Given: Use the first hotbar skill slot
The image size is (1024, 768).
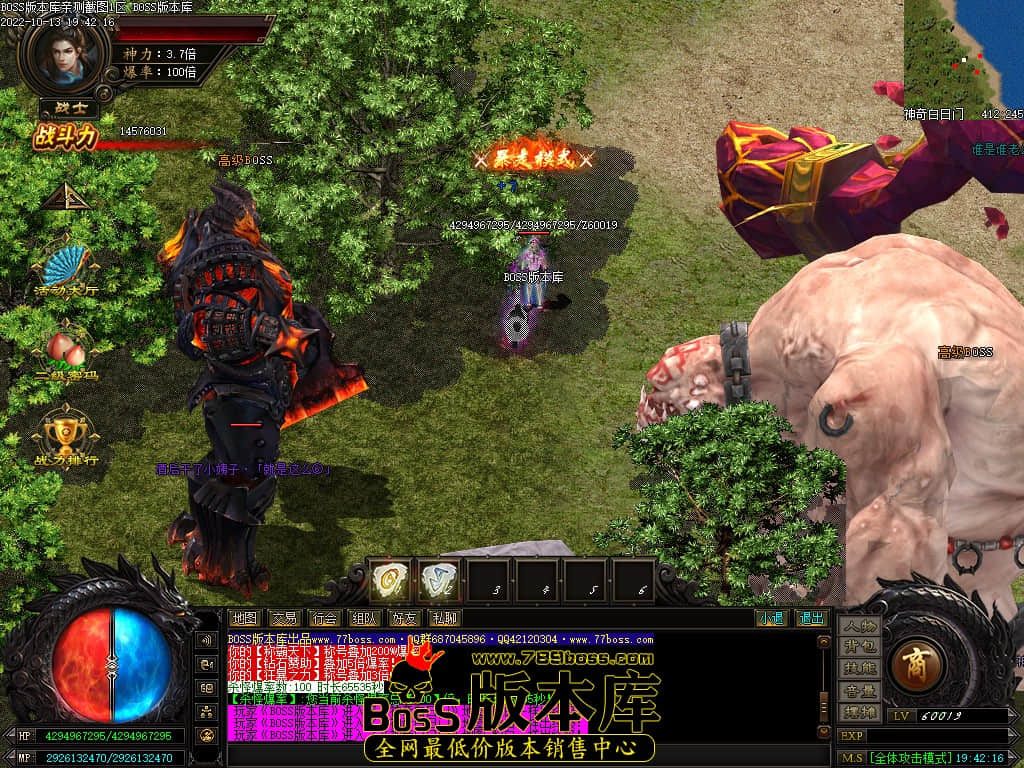Looking at the screenshot, I should (x=389, y=579).
